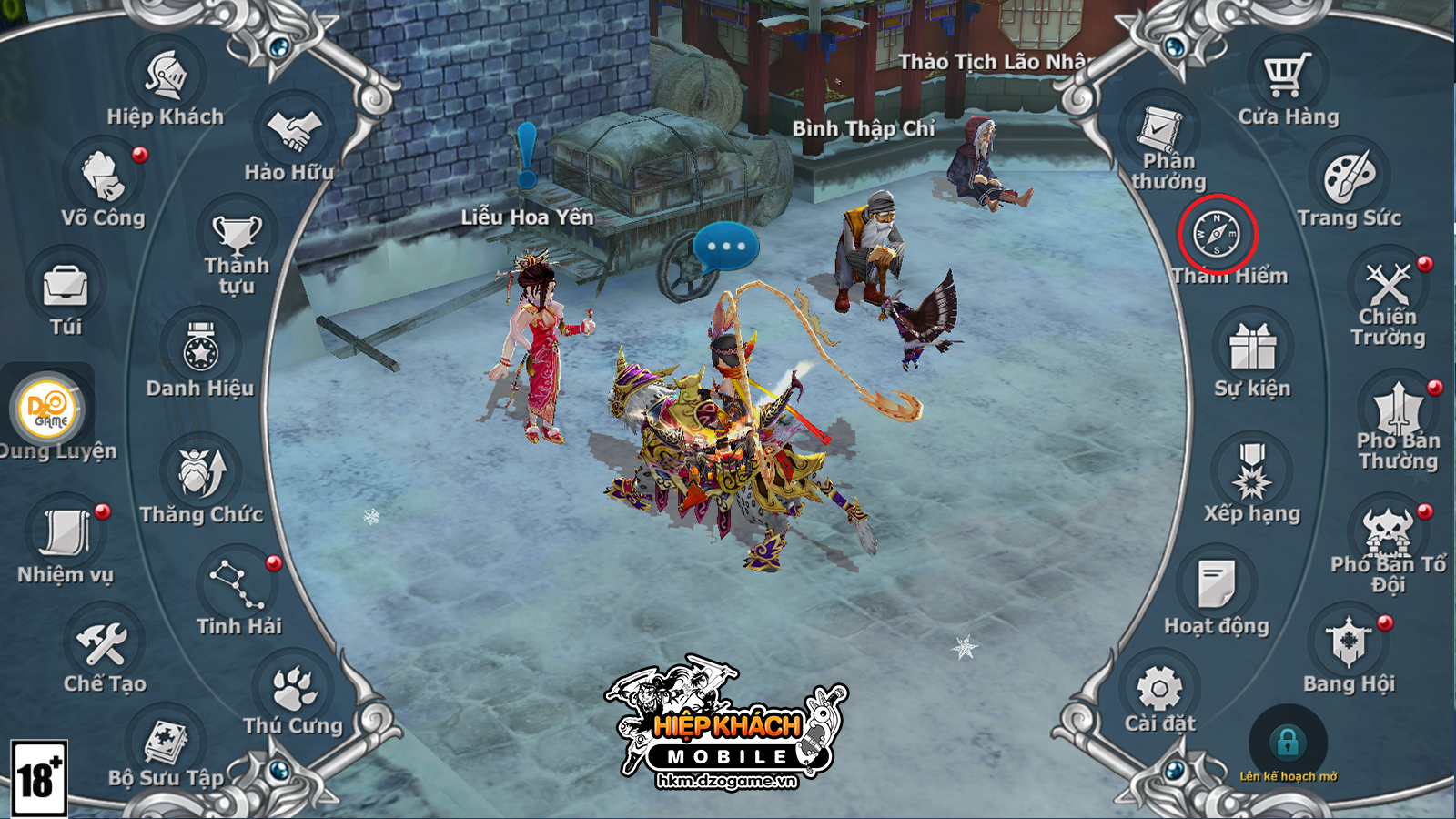The height and width of the screenshot is (819, 1456).
Task: View Thành tựu achievements
Action: (237, 235)
